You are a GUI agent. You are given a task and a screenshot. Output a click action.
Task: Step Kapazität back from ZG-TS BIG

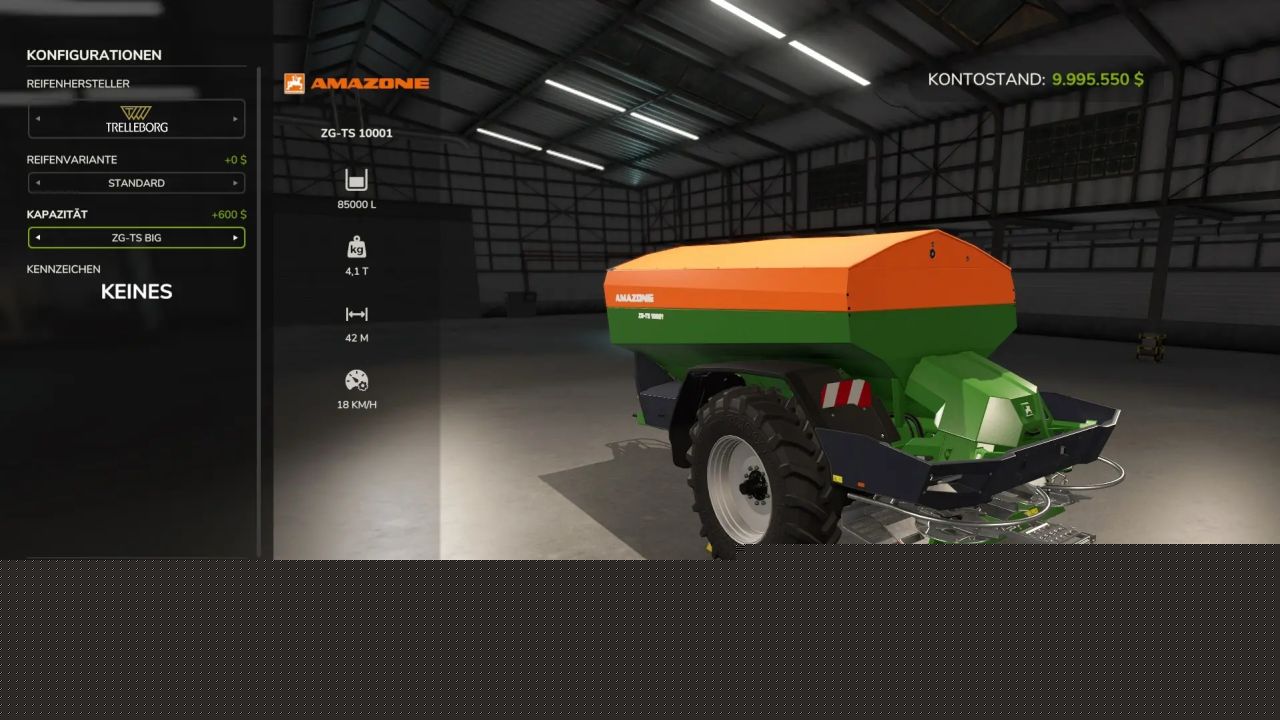click(38, 238)
